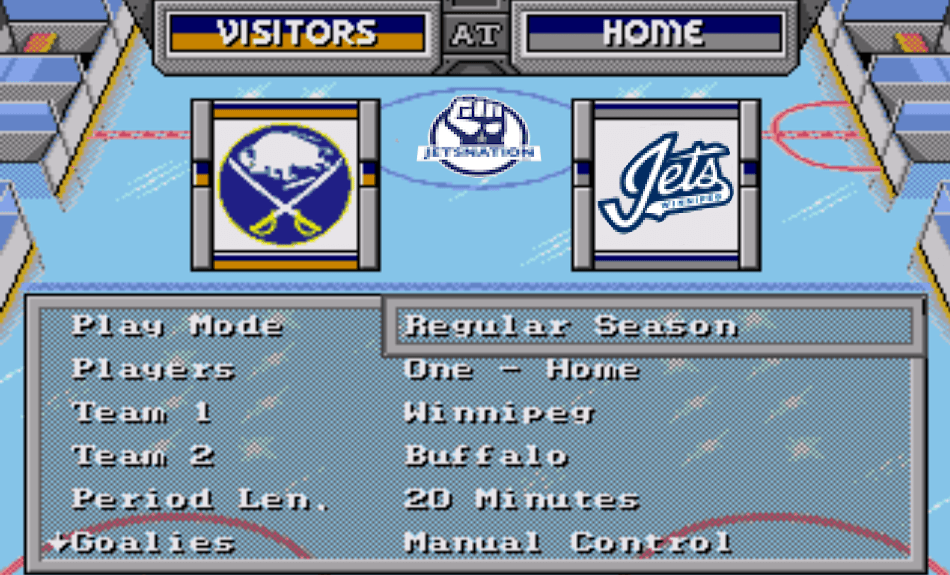Image resolution: width=950 pixels, height=575 pixels.
Task: Change Team 2 from Buffalo
Action: click(486, 456)
